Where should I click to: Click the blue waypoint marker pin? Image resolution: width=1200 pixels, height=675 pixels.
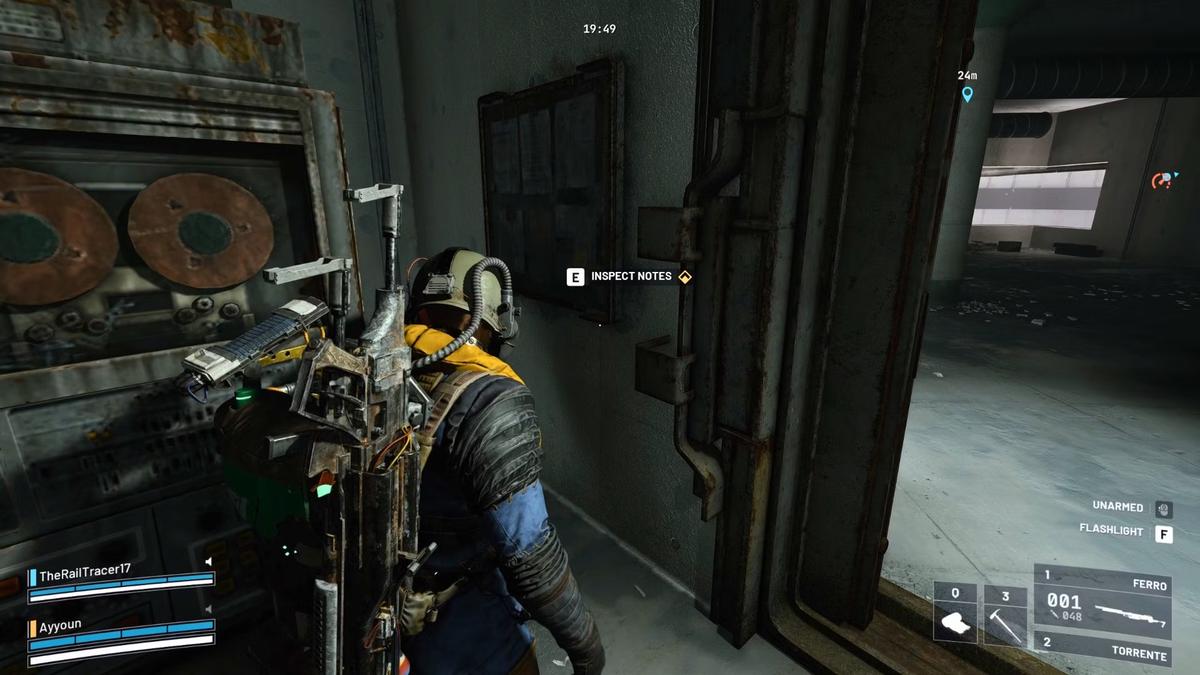click(967, 94)
